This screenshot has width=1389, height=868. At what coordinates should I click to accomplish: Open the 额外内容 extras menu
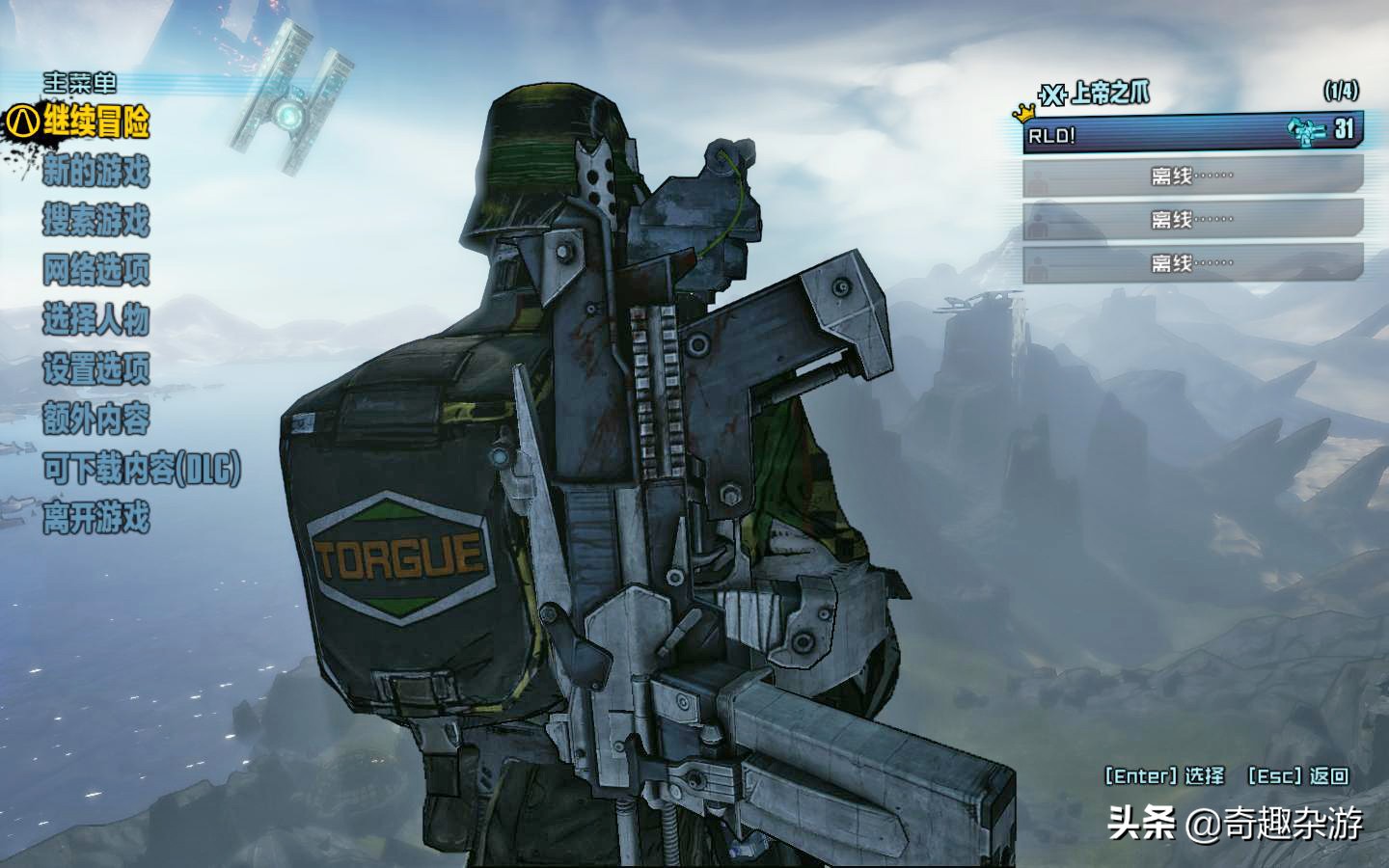click(x=95, y=420)
